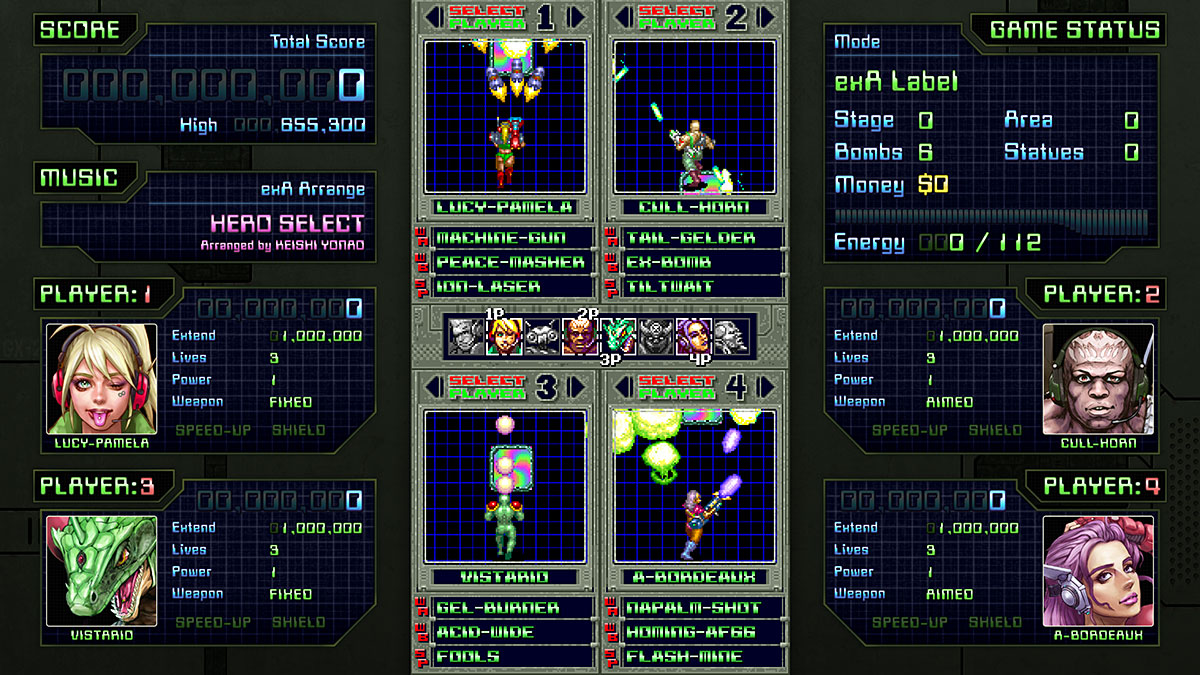The image size is (1200, 675).
Task: Pick the first greyed-out roster portrait with headset
Action: (466, 337)
